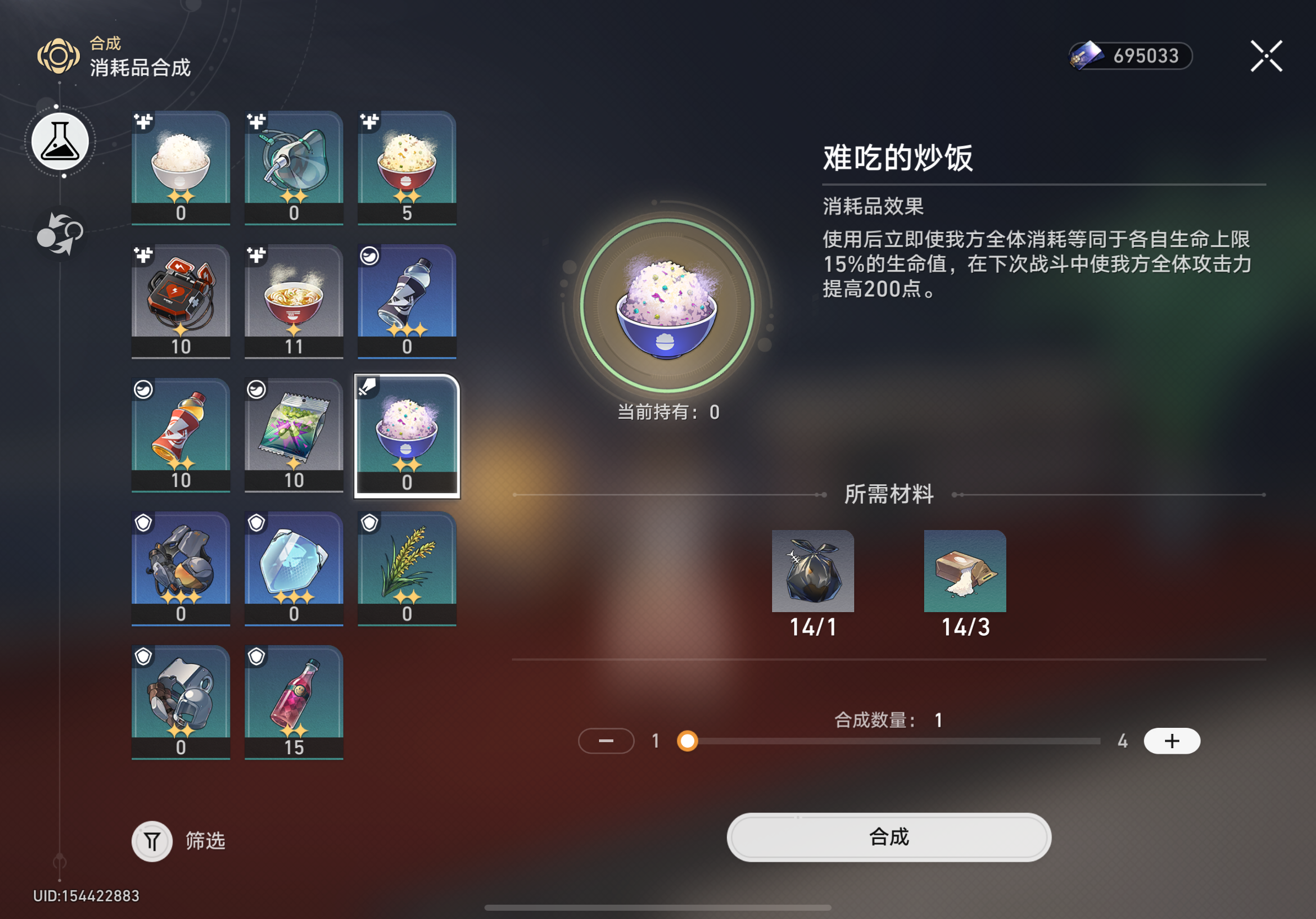View the spilled rice bag material showing 14/3
Viewport: 1316px width, 919px height.
(x=965, y=571)
